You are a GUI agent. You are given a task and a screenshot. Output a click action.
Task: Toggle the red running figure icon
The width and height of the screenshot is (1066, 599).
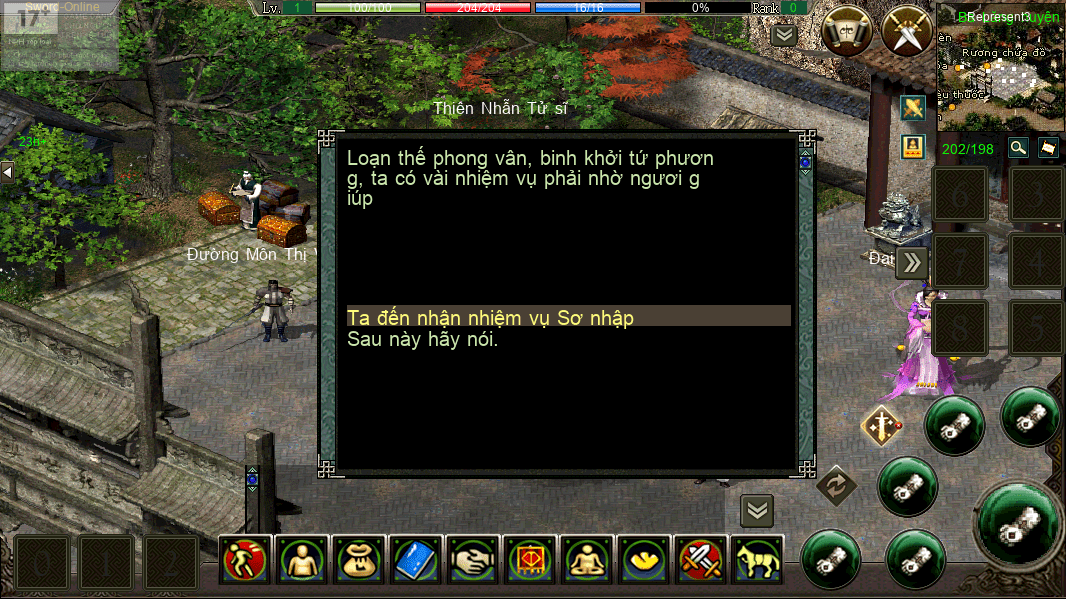pyautogui.click(x=245, y=559)
